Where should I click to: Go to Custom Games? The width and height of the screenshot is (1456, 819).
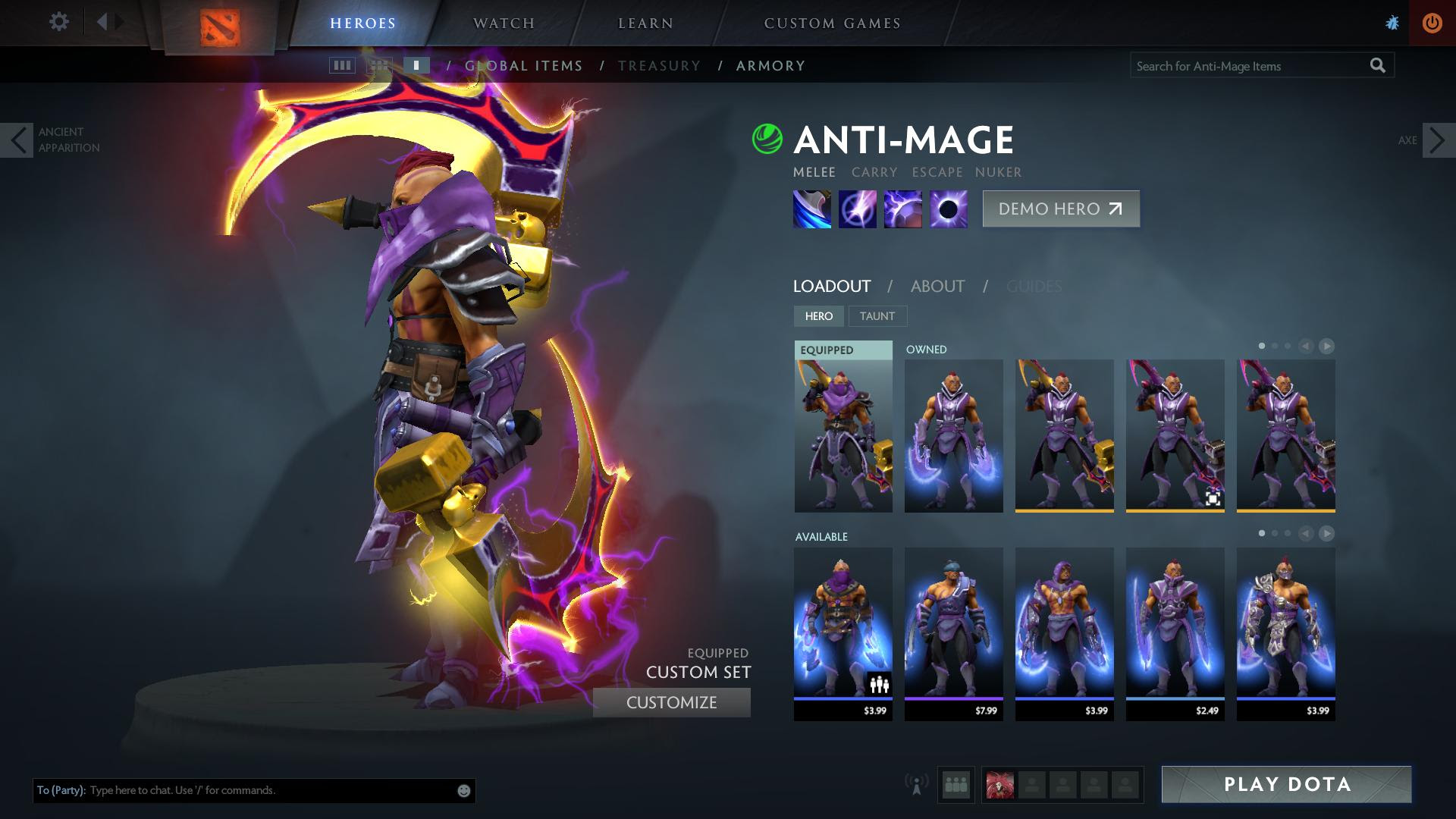pyautogui.click(x=832, y=24)
